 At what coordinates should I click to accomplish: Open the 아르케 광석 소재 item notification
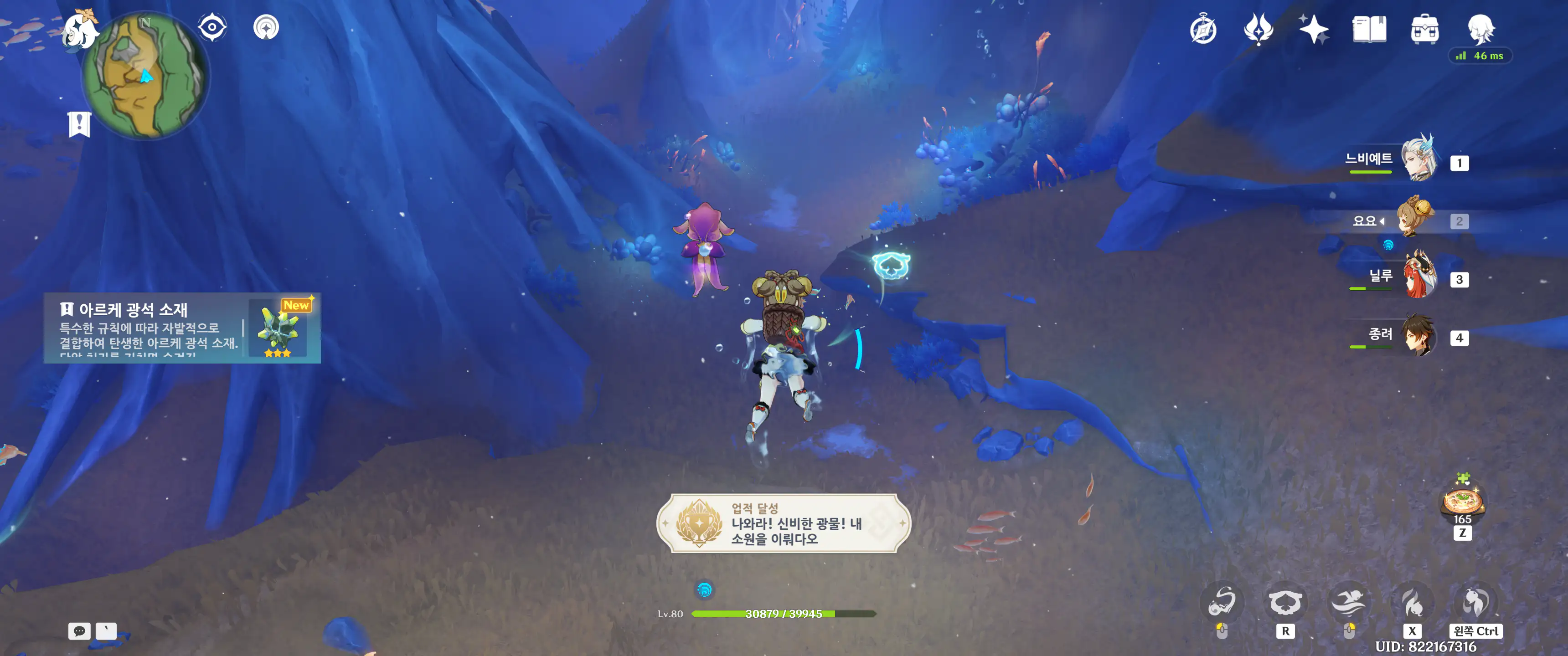[x=182, y=328]
